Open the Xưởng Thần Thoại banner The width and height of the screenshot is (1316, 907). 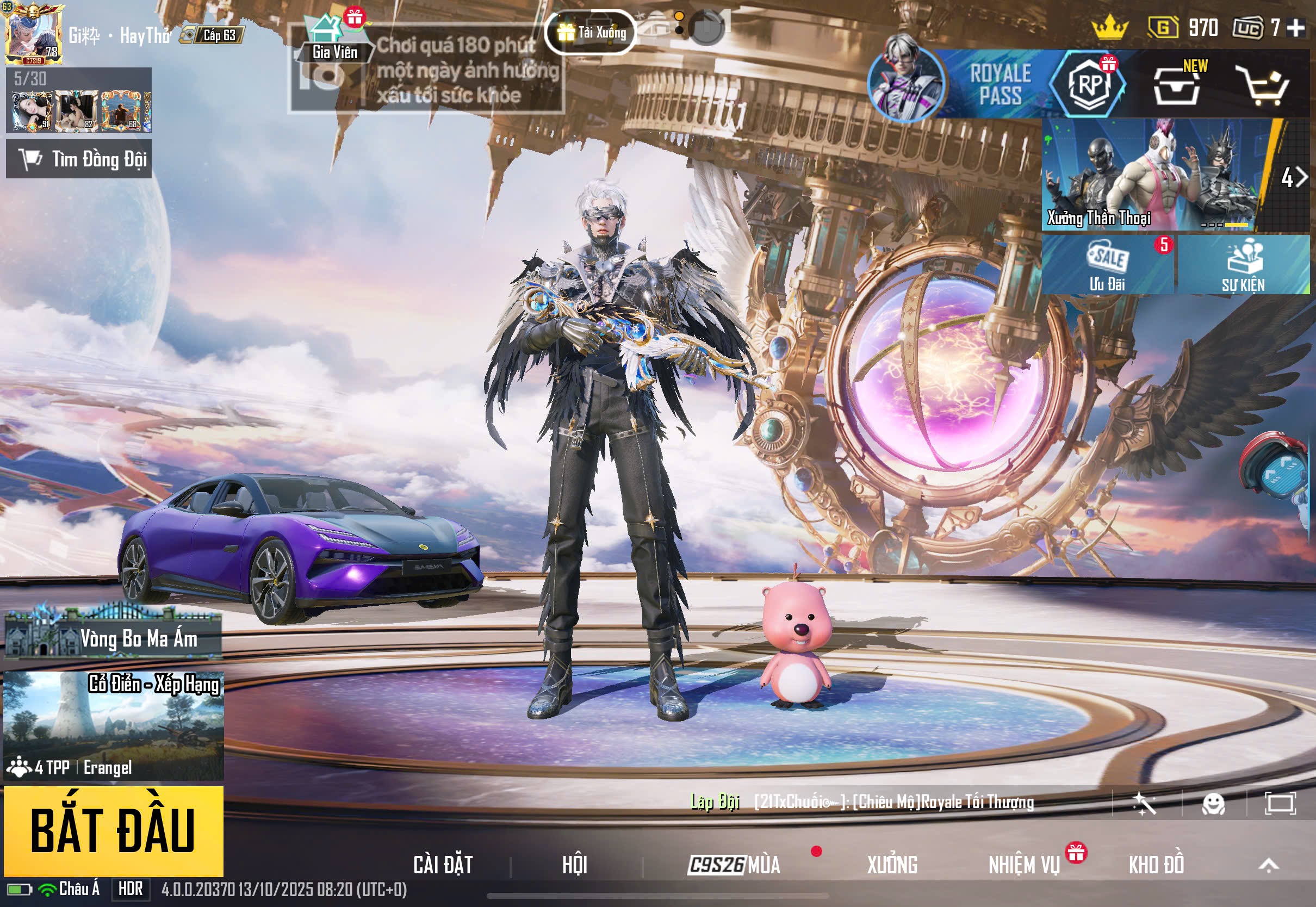(1153, 175)
